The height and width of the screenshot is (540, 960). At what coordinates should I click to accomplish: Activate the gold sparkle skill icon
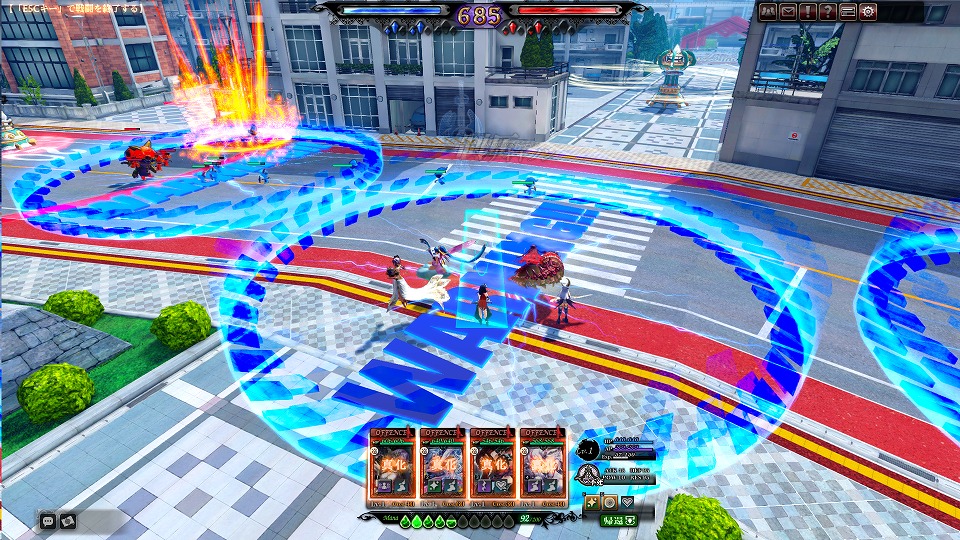coord(593,502)
